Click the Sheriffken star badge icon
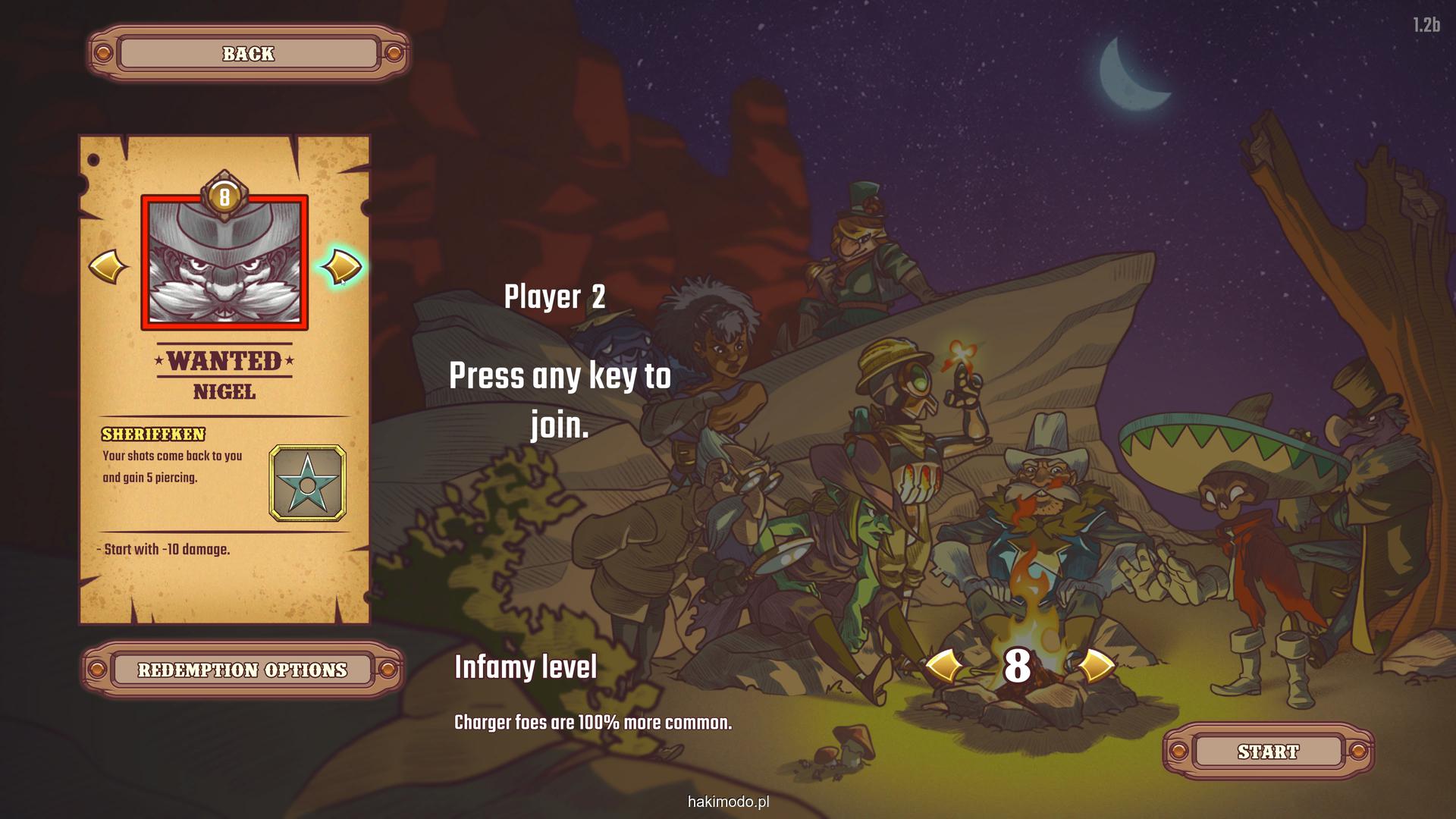Screen dimensions: 1456x819 (x=307, y=483)
